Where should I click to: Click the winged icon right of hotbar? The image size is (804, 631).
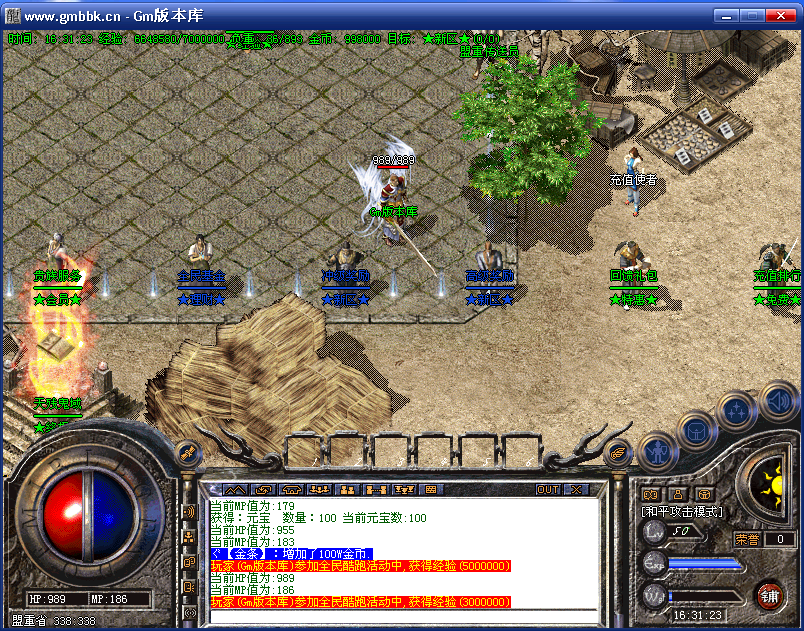(620, 453)
